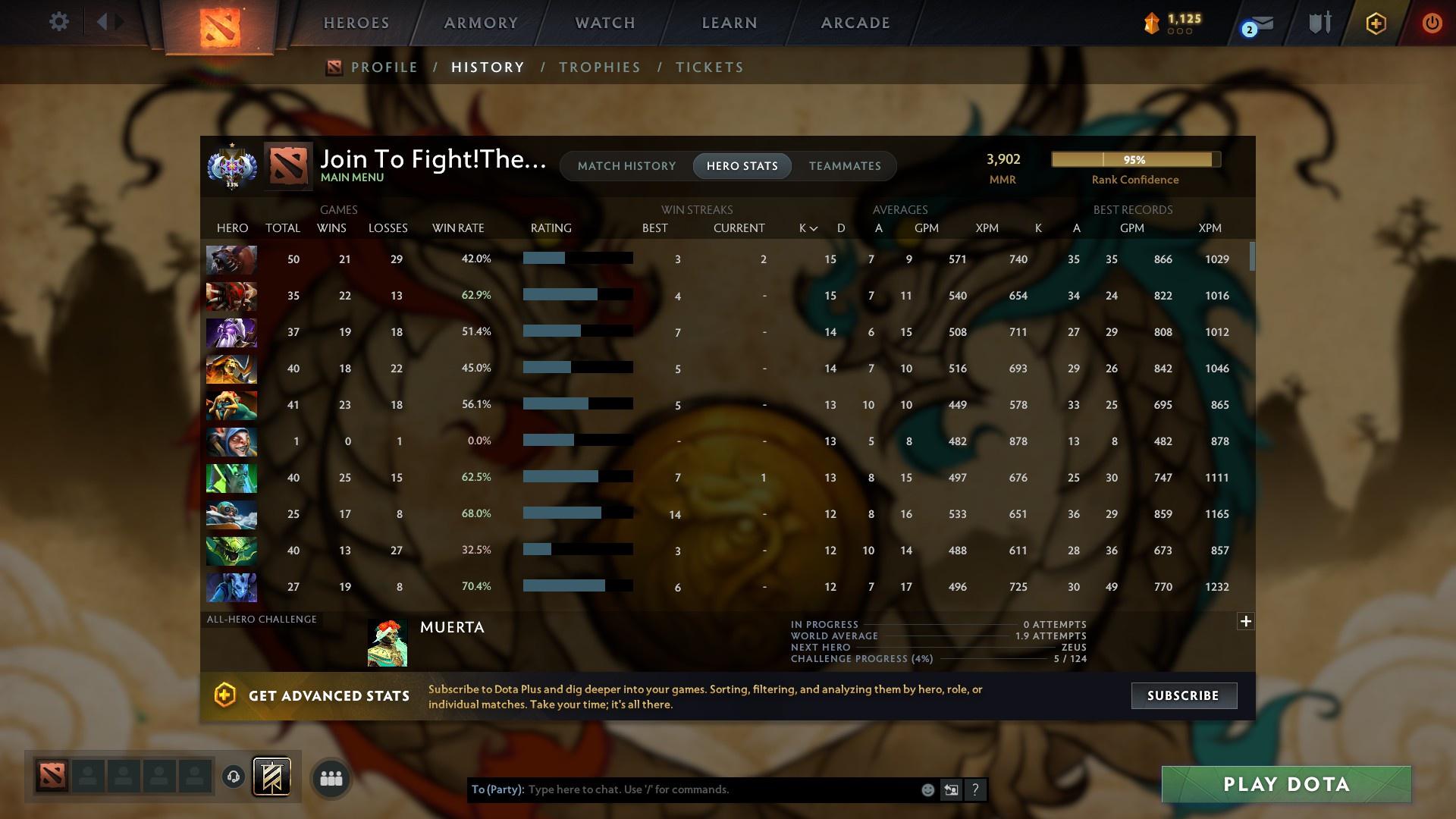
Task: Open the settings gear icon top left
Action: 59,21
